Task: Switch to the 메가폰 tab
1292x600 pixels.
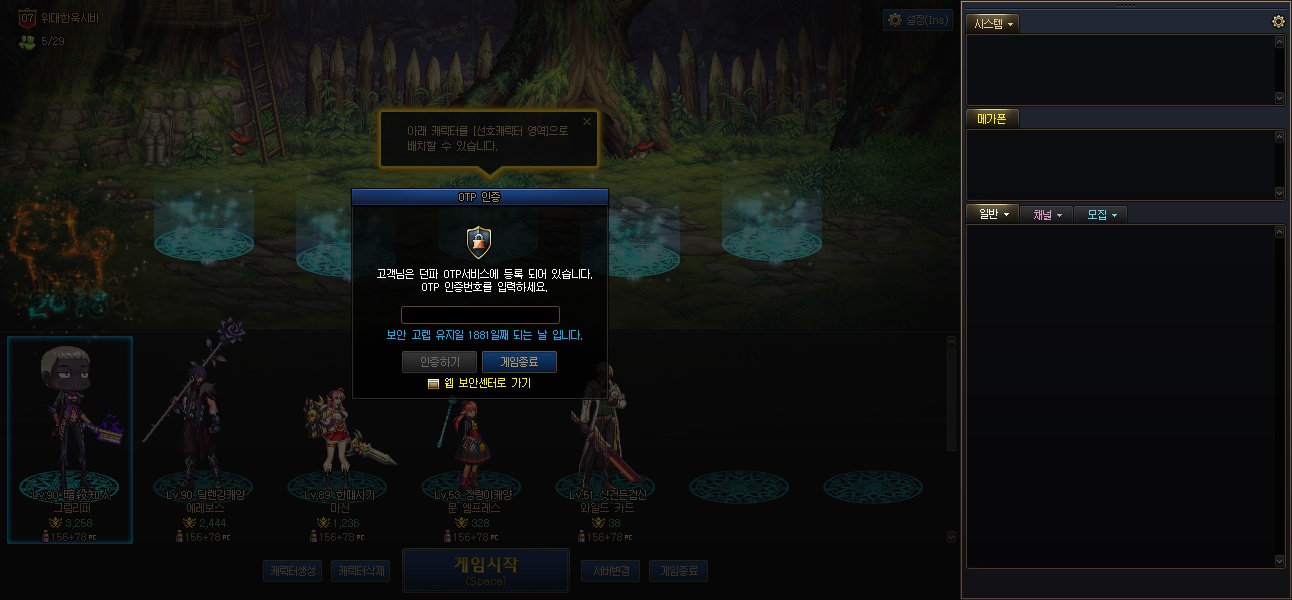Action: click(991, 118)
